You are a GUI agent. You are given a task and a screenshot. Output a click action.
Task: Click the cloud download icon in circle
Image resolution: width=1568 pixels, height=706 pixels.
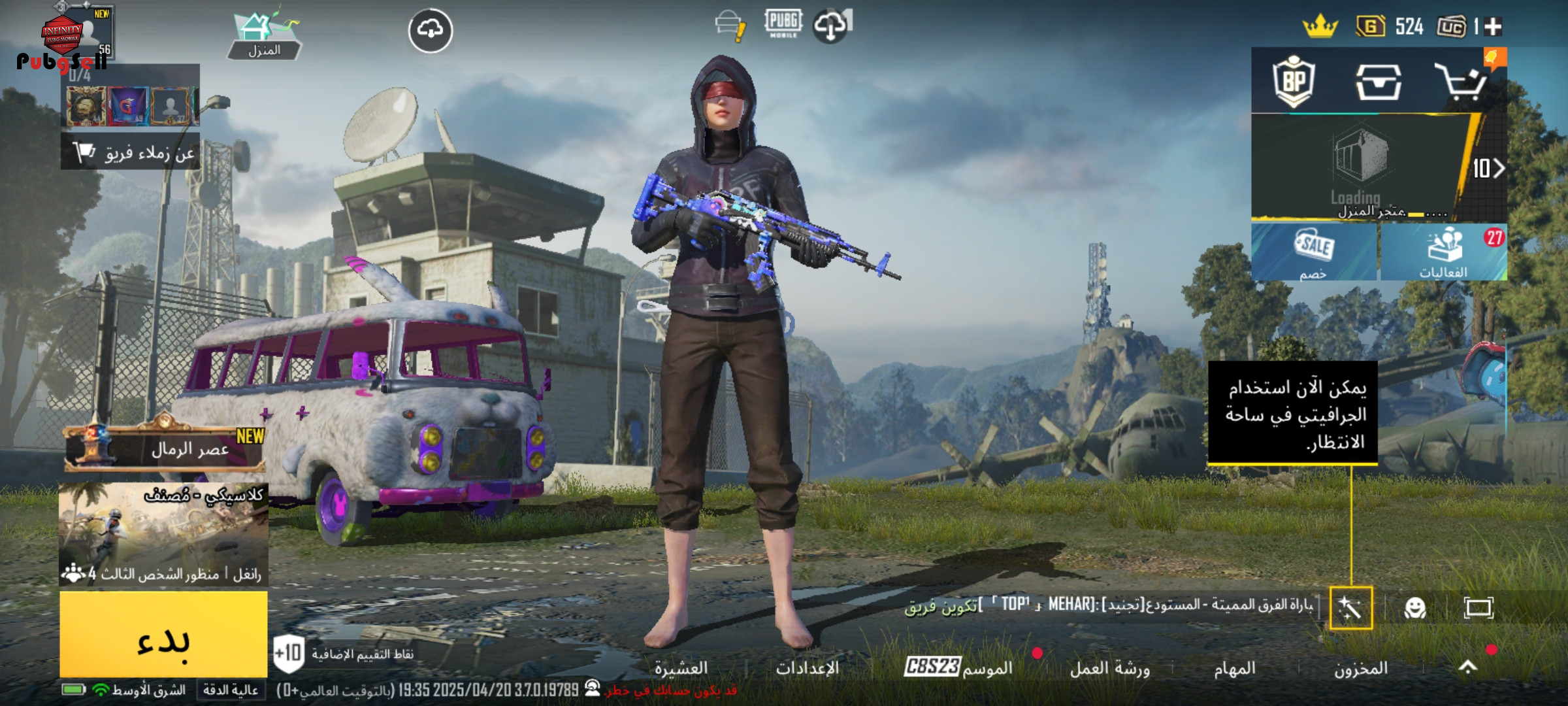[x=430, y=30]
